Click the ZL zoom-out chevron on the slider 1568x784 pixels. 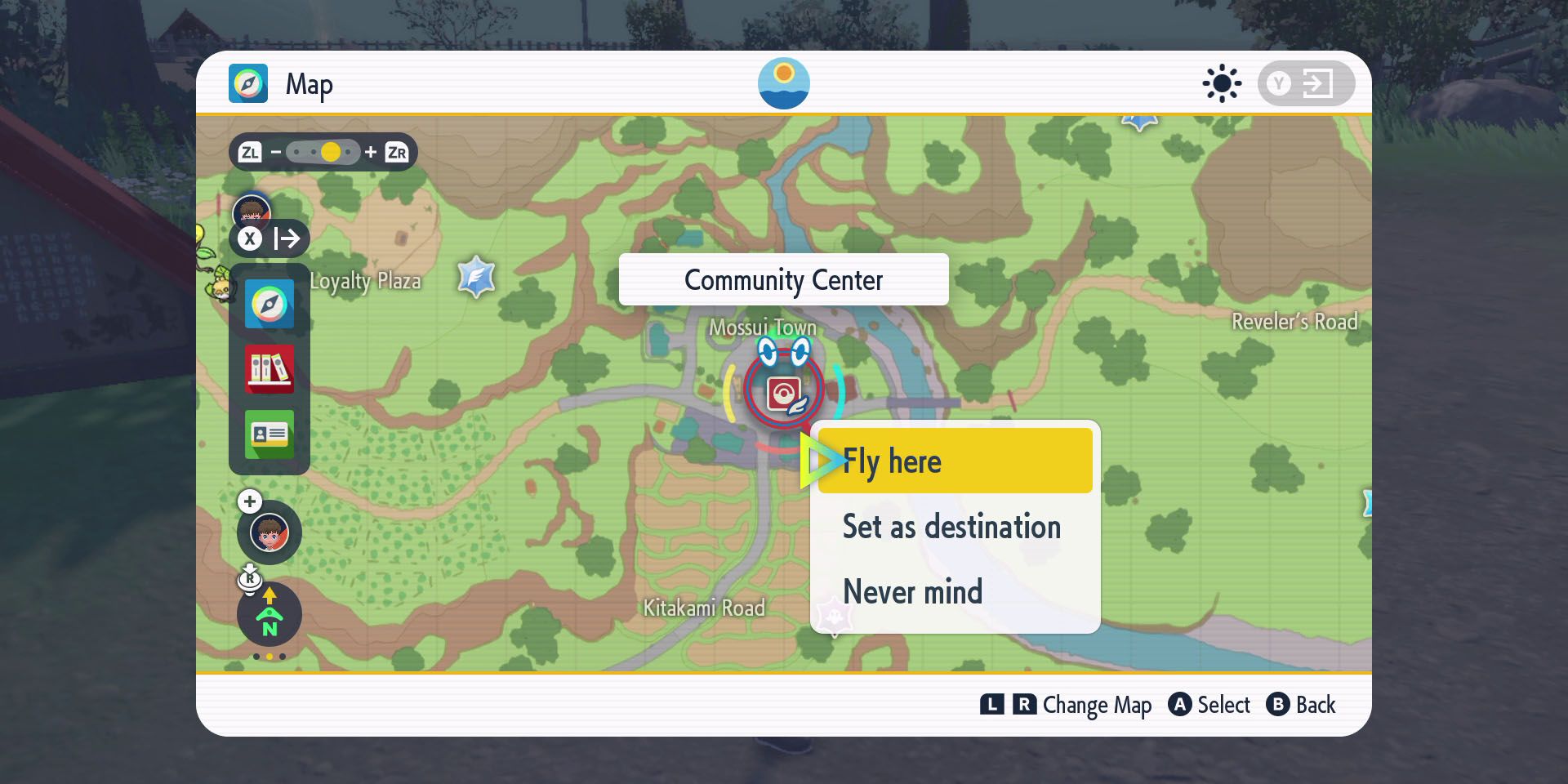pos(251,152)
